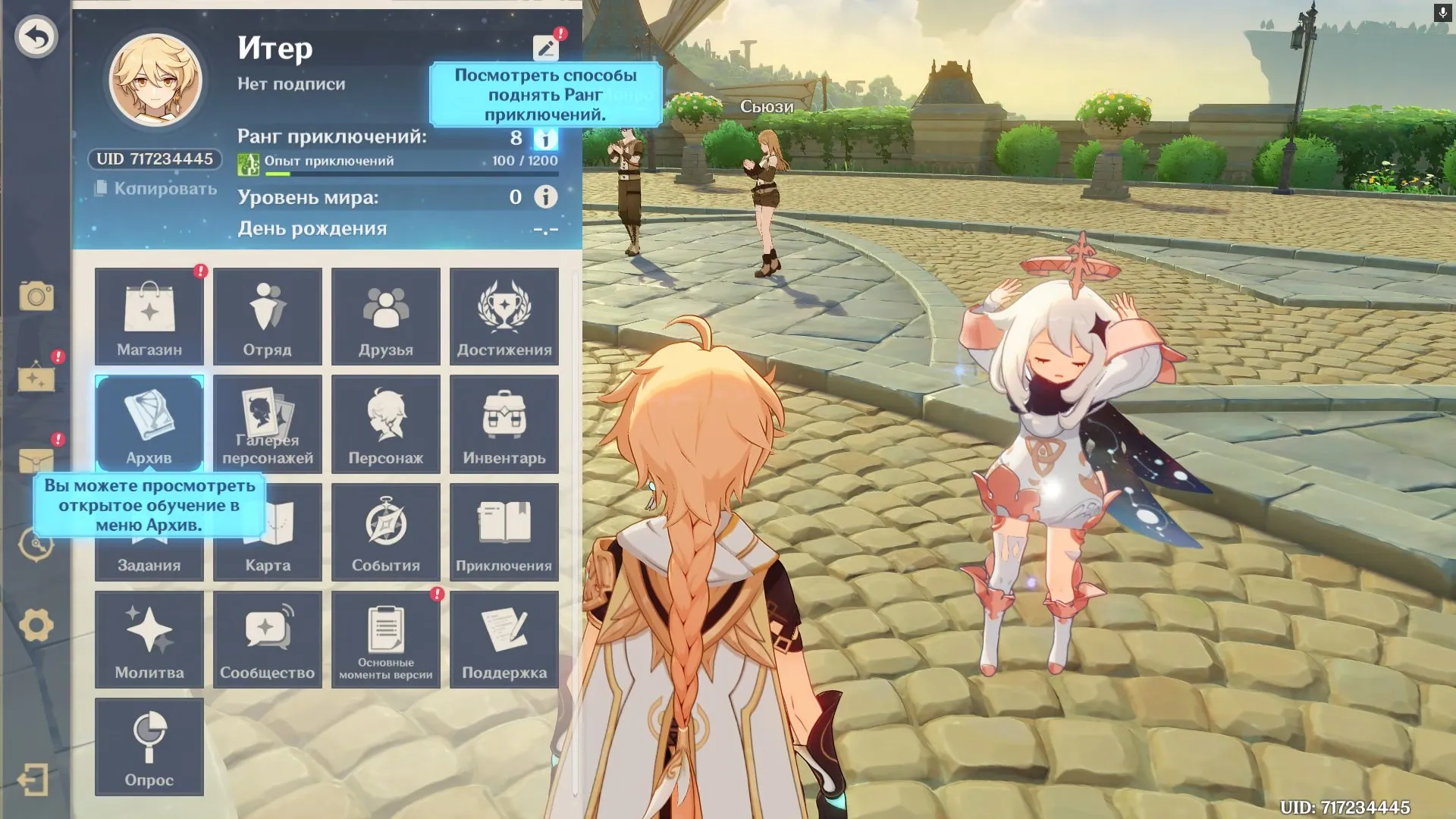Click Копировать to copy the UID
This screenshot has height=819, width=1456.
(155, 187)
